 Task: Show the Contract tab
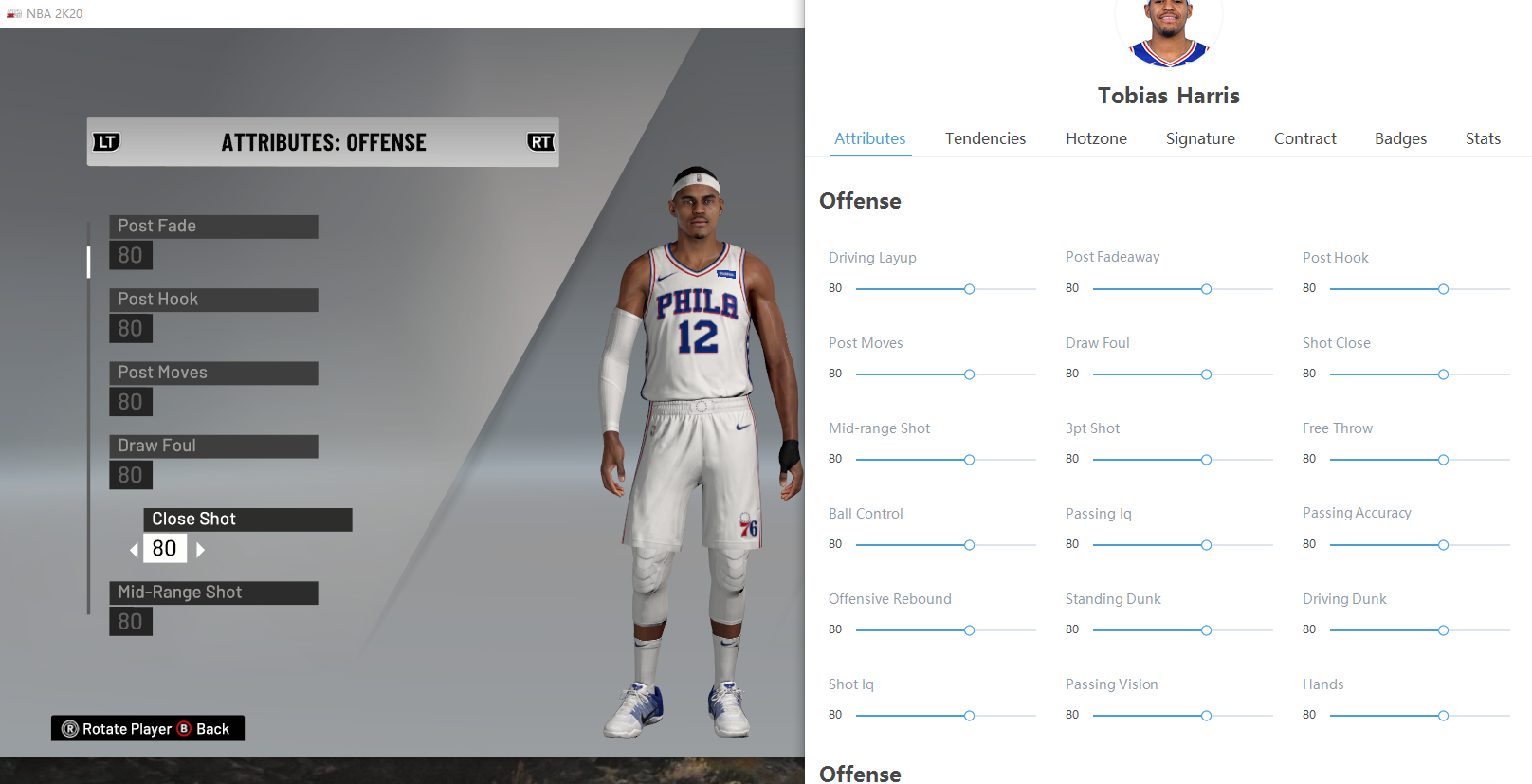coord(1304,138)
